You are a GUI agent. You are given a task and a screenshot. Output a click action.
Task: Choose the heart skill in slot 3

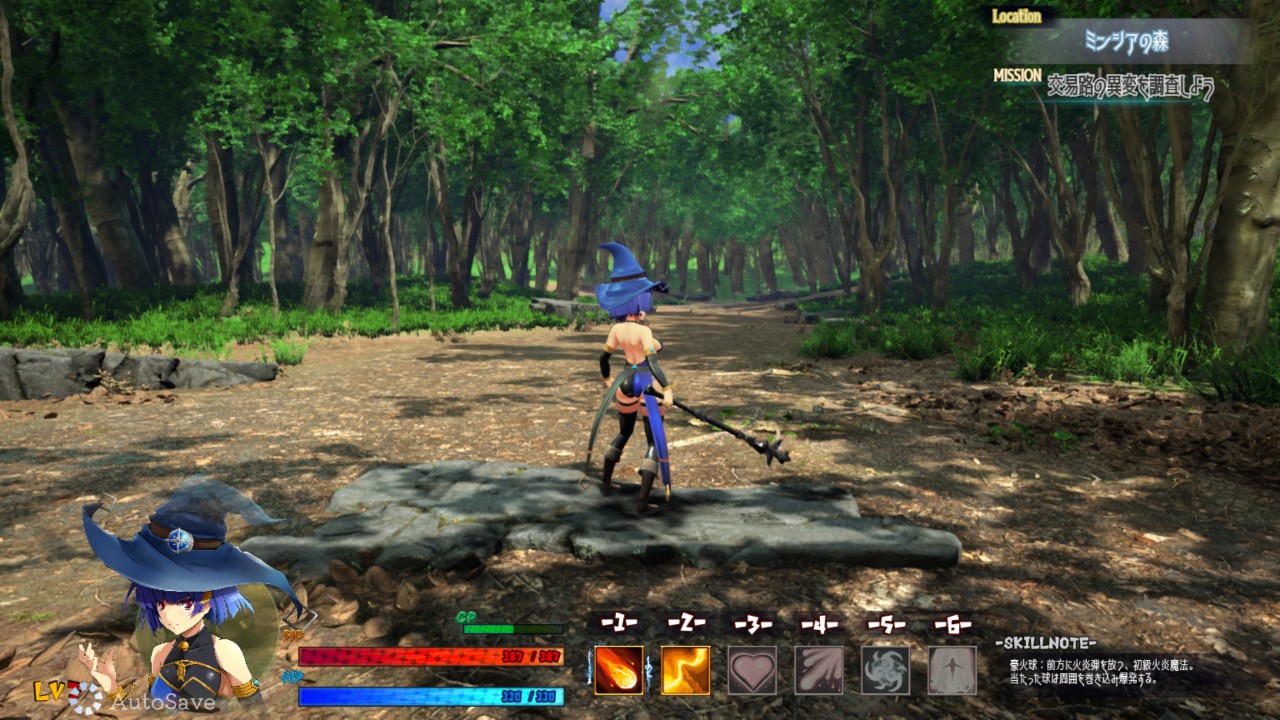click(752, 670)
